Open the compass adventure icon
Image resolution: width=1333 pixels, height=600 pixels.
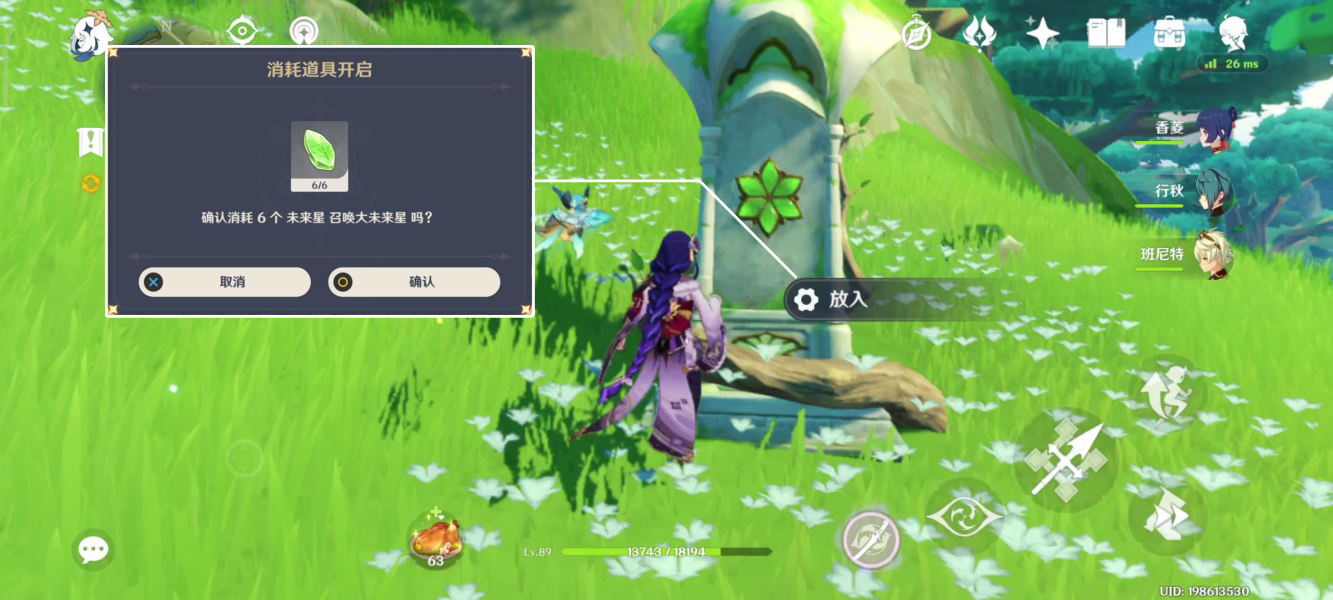(916, 34)
